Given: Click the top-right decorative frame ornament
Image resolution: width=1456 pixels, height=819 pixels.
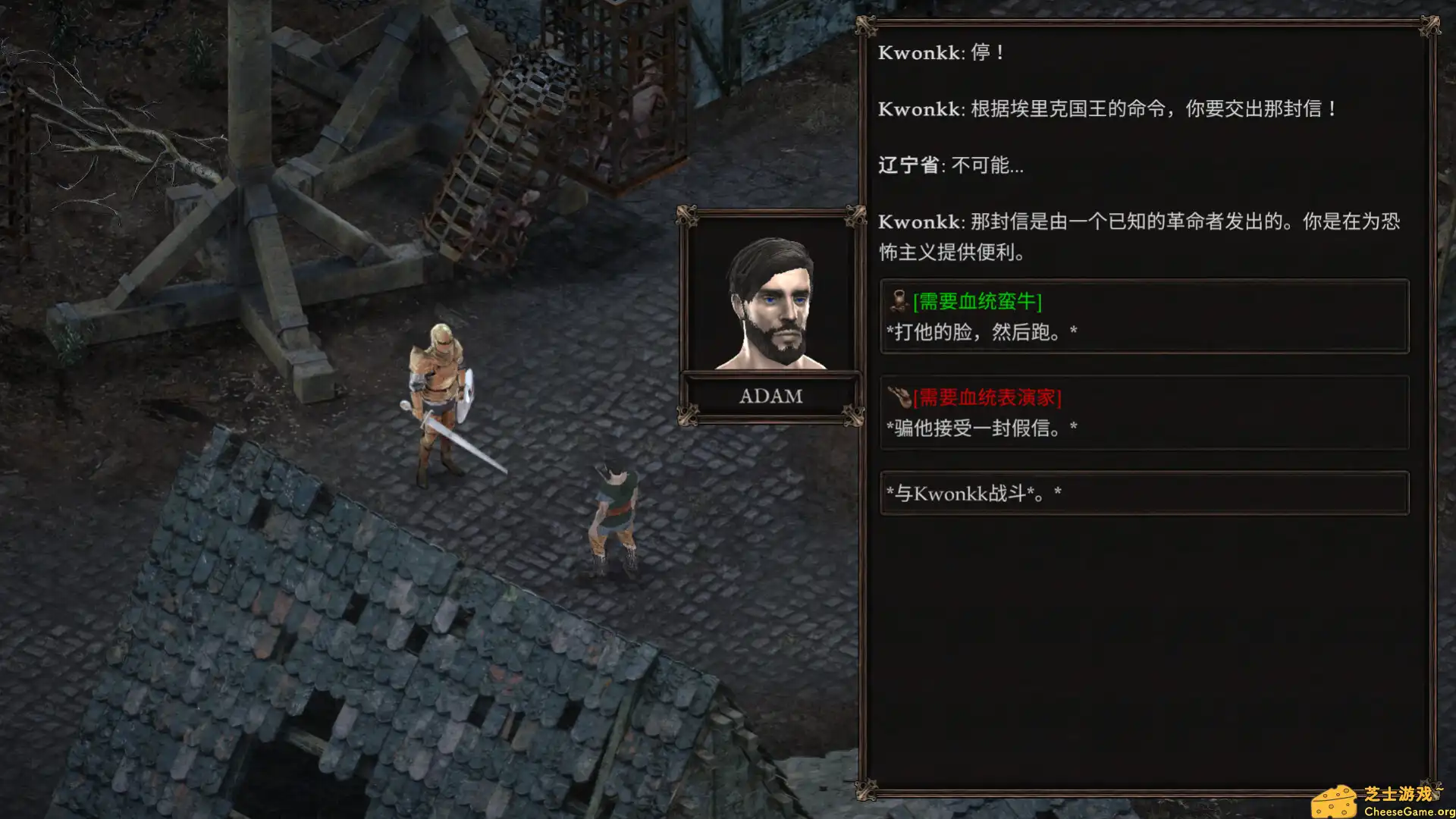Looking at the screenshot, I should click(1432, 27).
